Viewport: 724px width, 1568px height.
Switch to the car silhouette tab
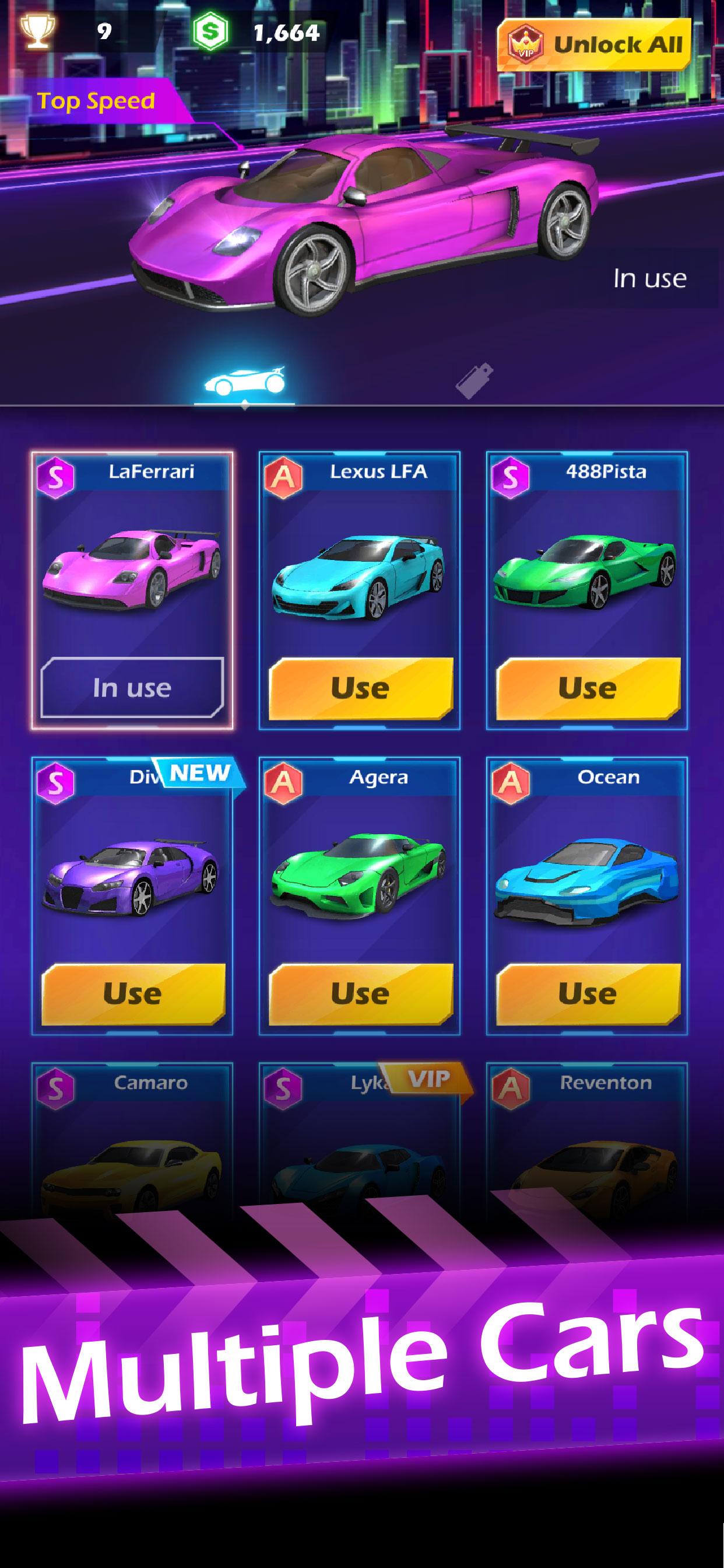pos(245,381)
